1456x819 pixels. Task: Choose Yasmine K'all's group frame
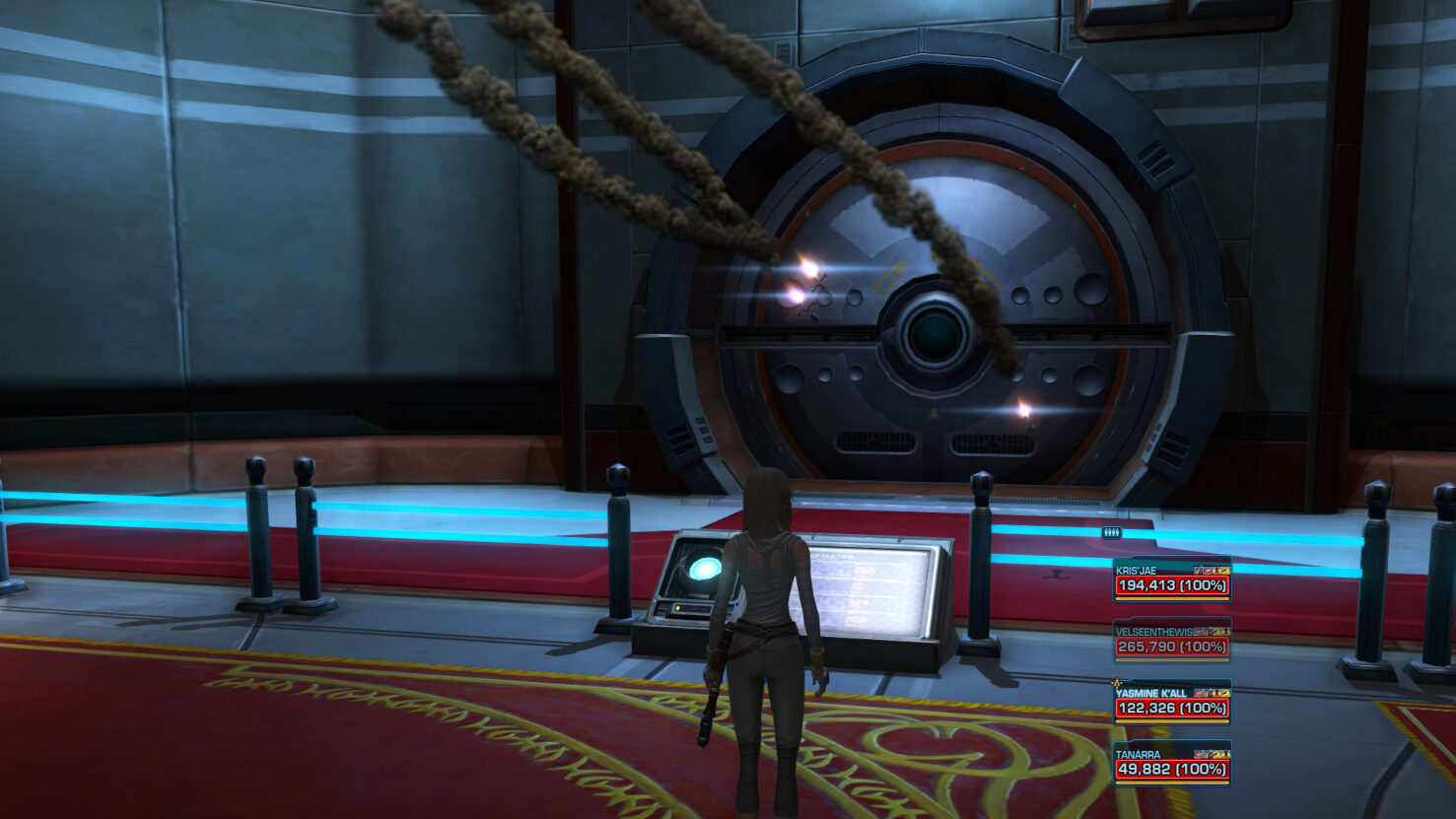pyautogui.click(x=1171, y=702)
